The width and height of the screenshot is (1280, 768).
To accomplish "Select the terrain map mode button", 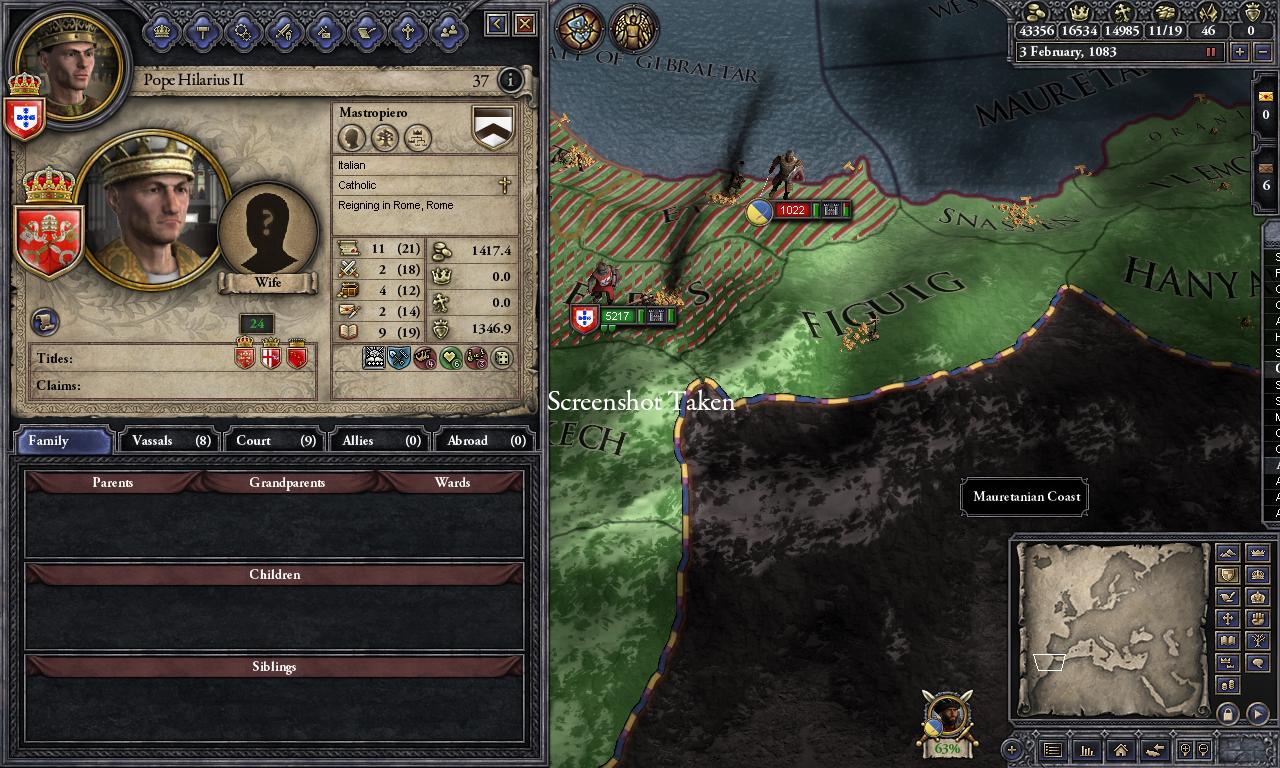I will (1227, 553).
